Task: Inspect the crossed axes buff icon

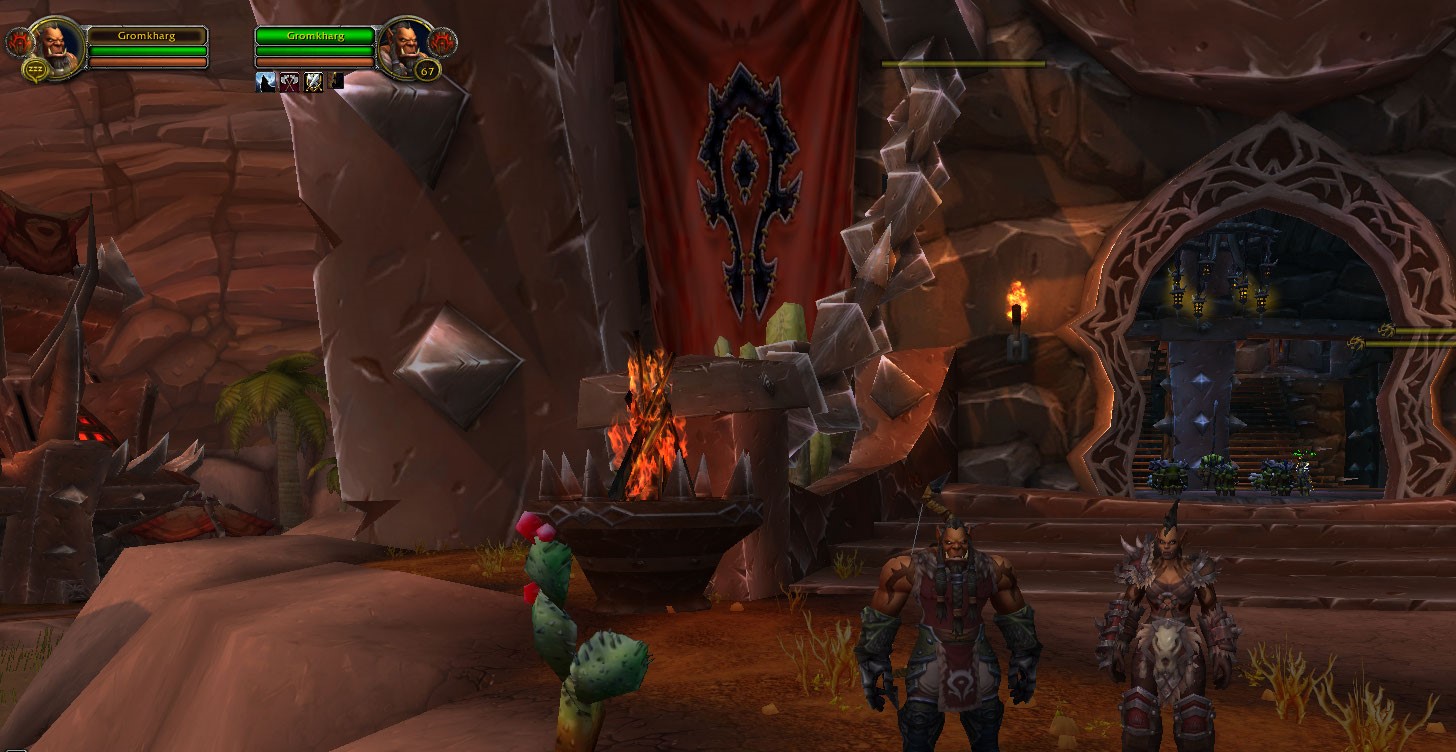Action: [x=289, y=81]
